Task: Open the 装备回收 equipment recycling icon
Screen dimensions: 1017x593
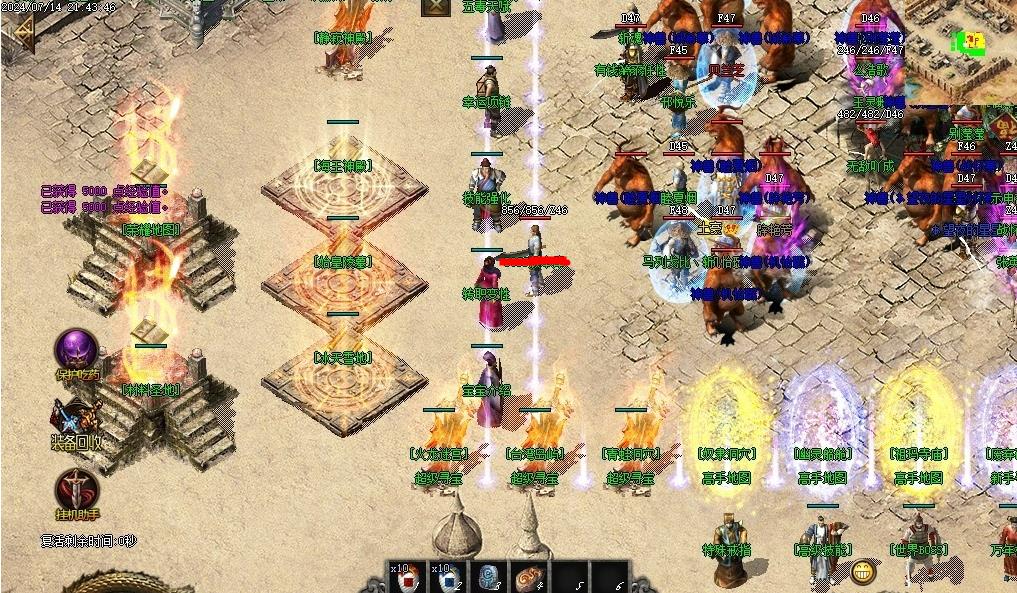Action: click(x=76, y=418)
